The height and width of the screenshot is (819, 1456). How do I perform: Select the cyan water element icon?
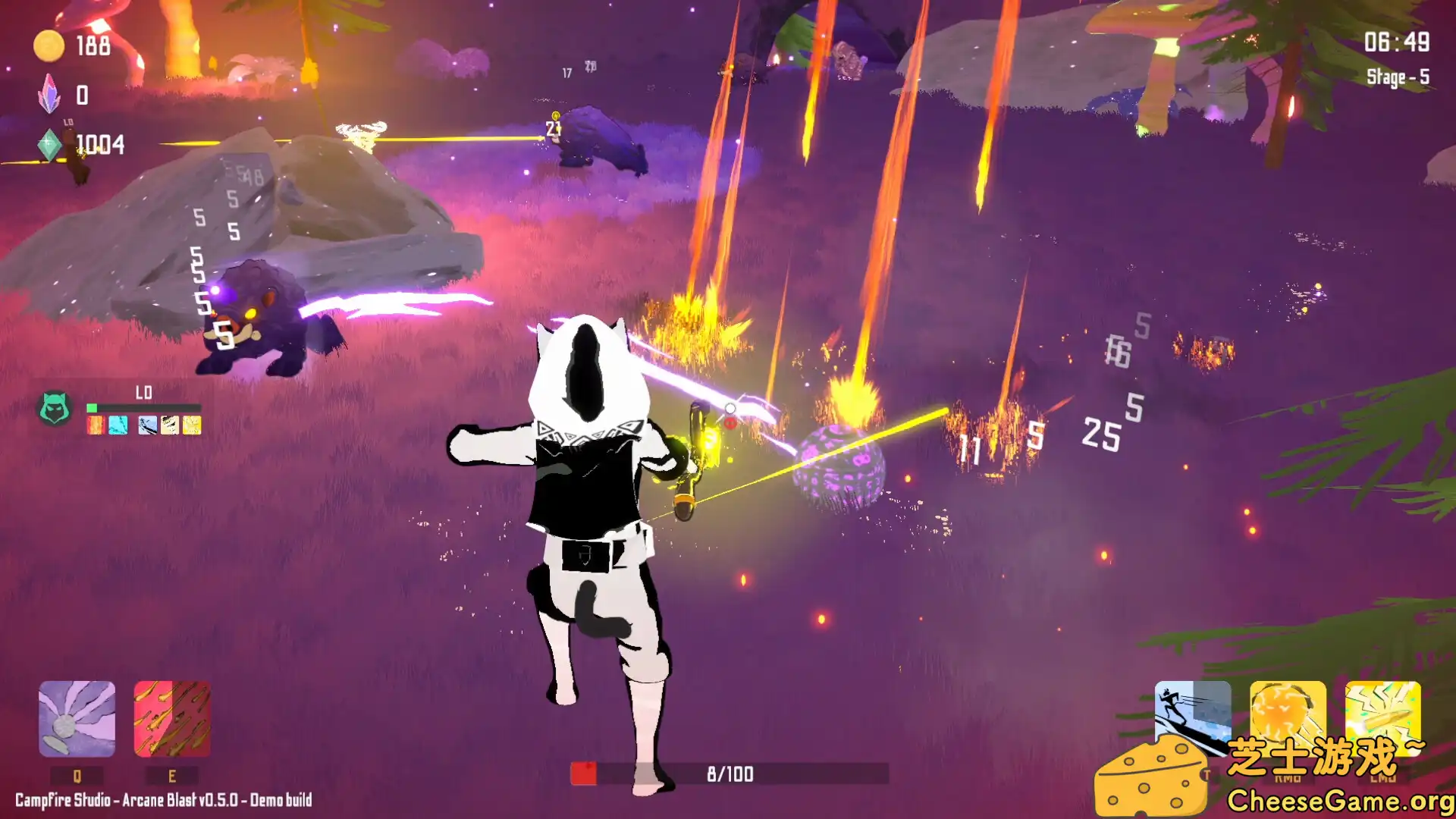tap(118, 425)
